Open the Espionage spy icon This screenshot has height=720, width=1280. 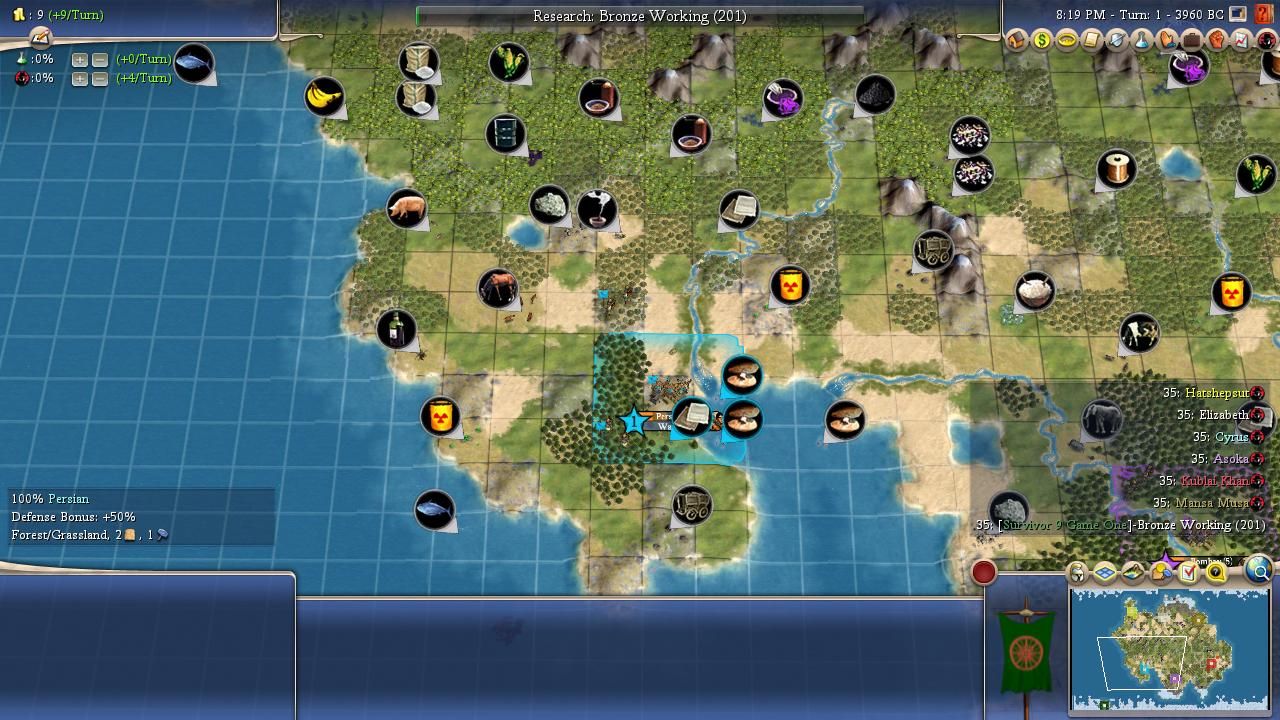coord(1266,41)
